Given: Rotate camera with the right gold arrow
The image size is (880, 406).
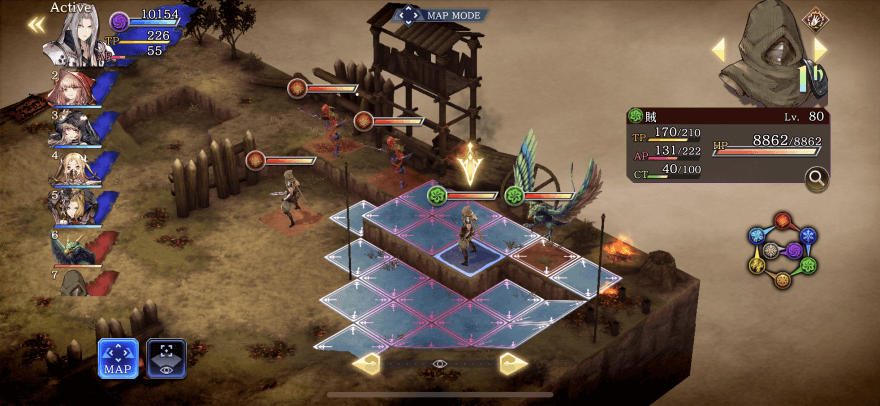Looking at the screenshot, I should pyautogui.click(x=514, y=364).
